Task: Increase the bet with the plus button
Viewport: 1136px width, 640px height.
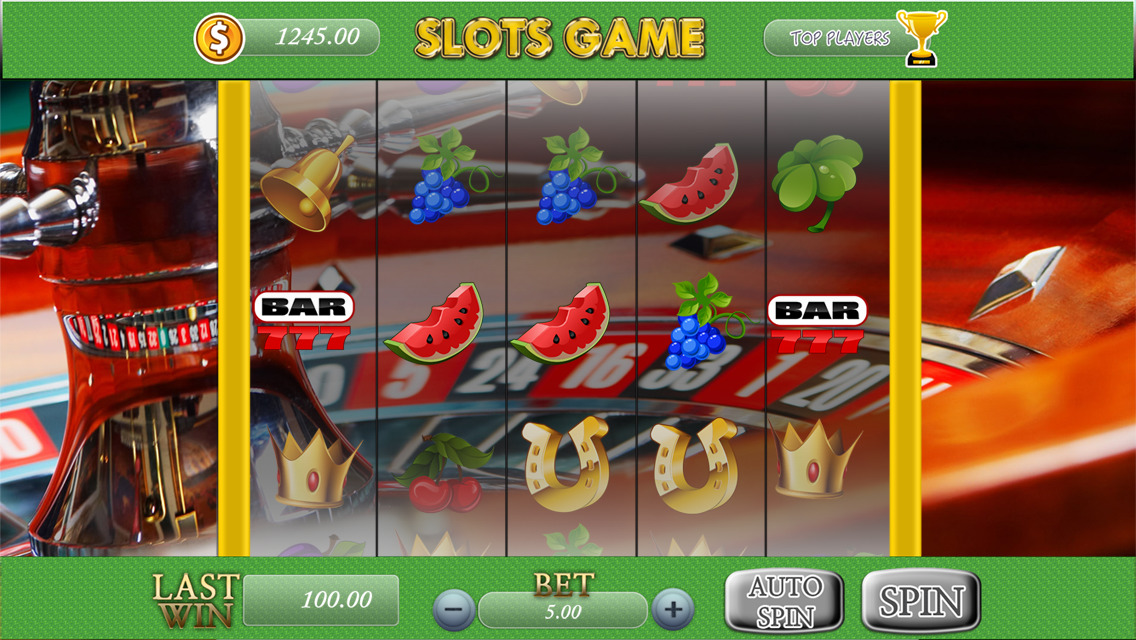Action: (x=673, y=608)
